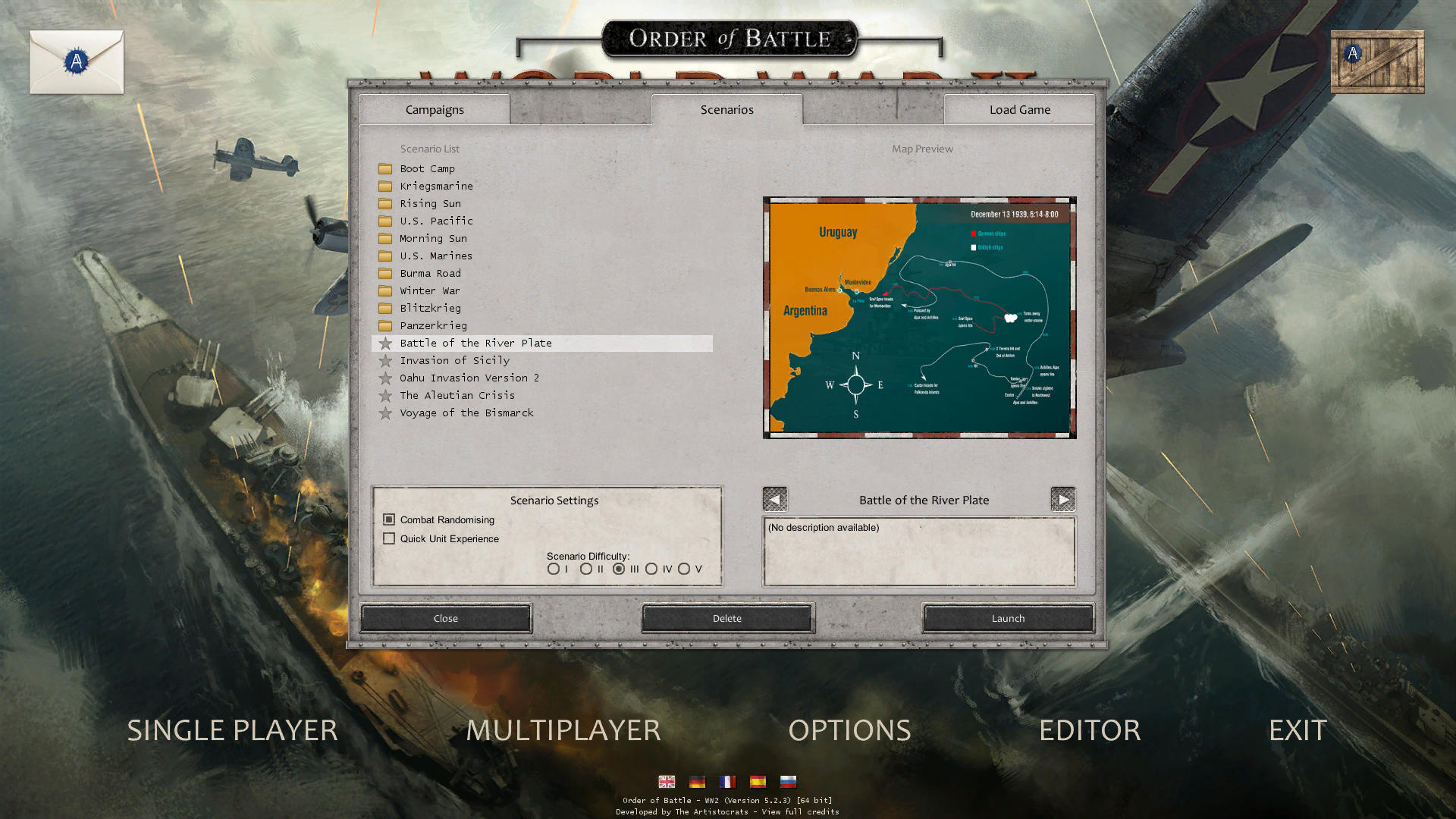Open the Load Game tab
This screenshot has height=819, width=1456.
tap(1018, 109)
